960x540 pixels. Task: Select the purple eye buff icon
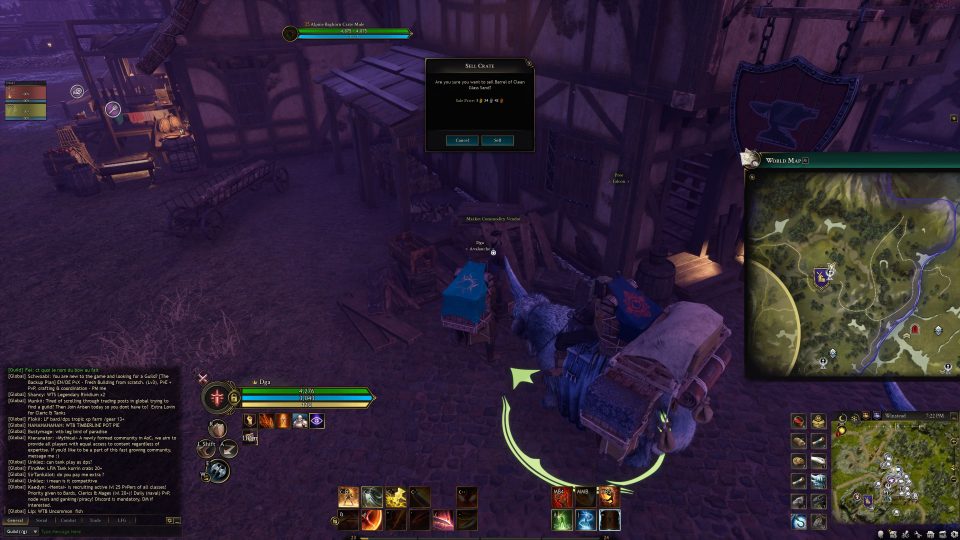tap(316, 420)
